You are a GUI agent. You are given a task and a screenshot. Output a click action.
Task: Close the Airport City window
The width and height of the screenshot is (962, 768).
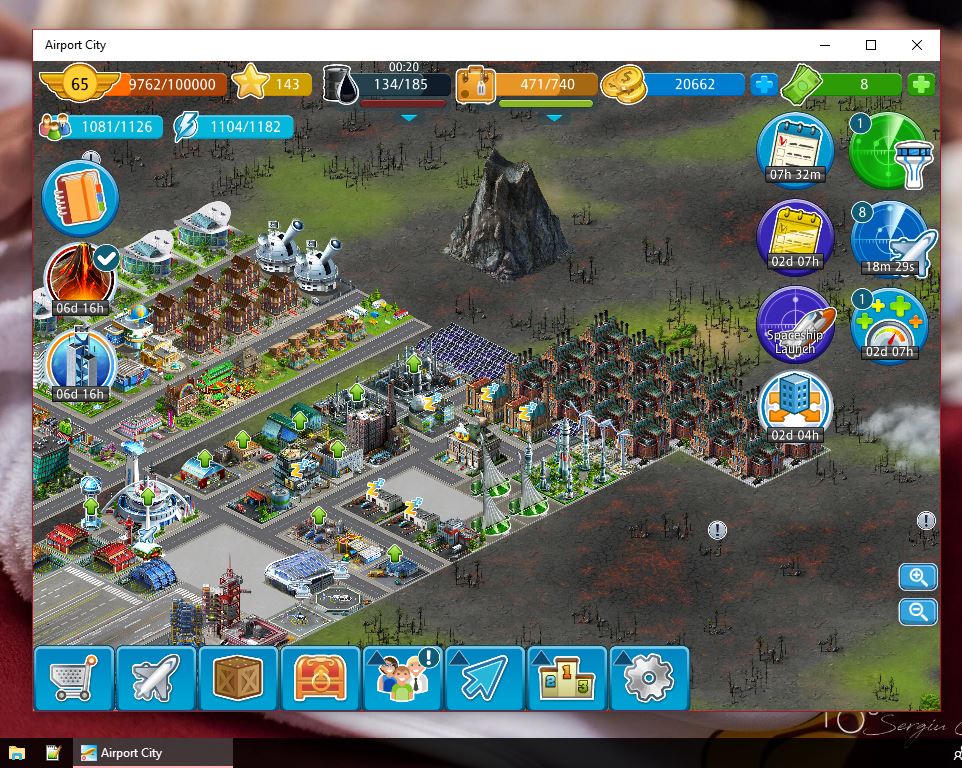[916, 45]
